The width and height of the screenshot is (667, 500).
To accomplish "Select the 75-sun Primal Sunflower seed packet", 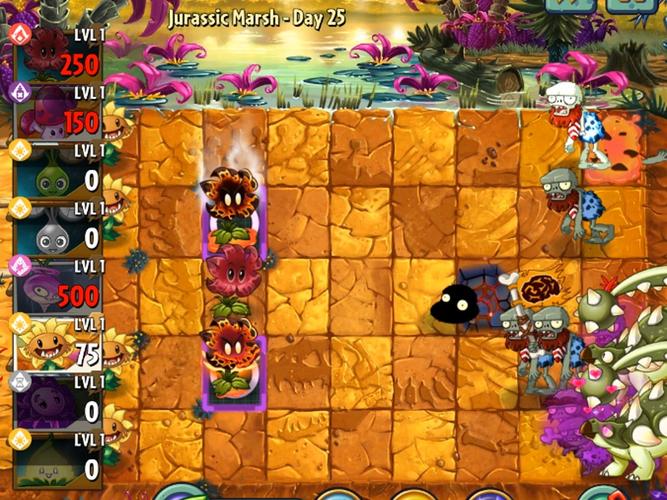I will (x=57, y=344).
